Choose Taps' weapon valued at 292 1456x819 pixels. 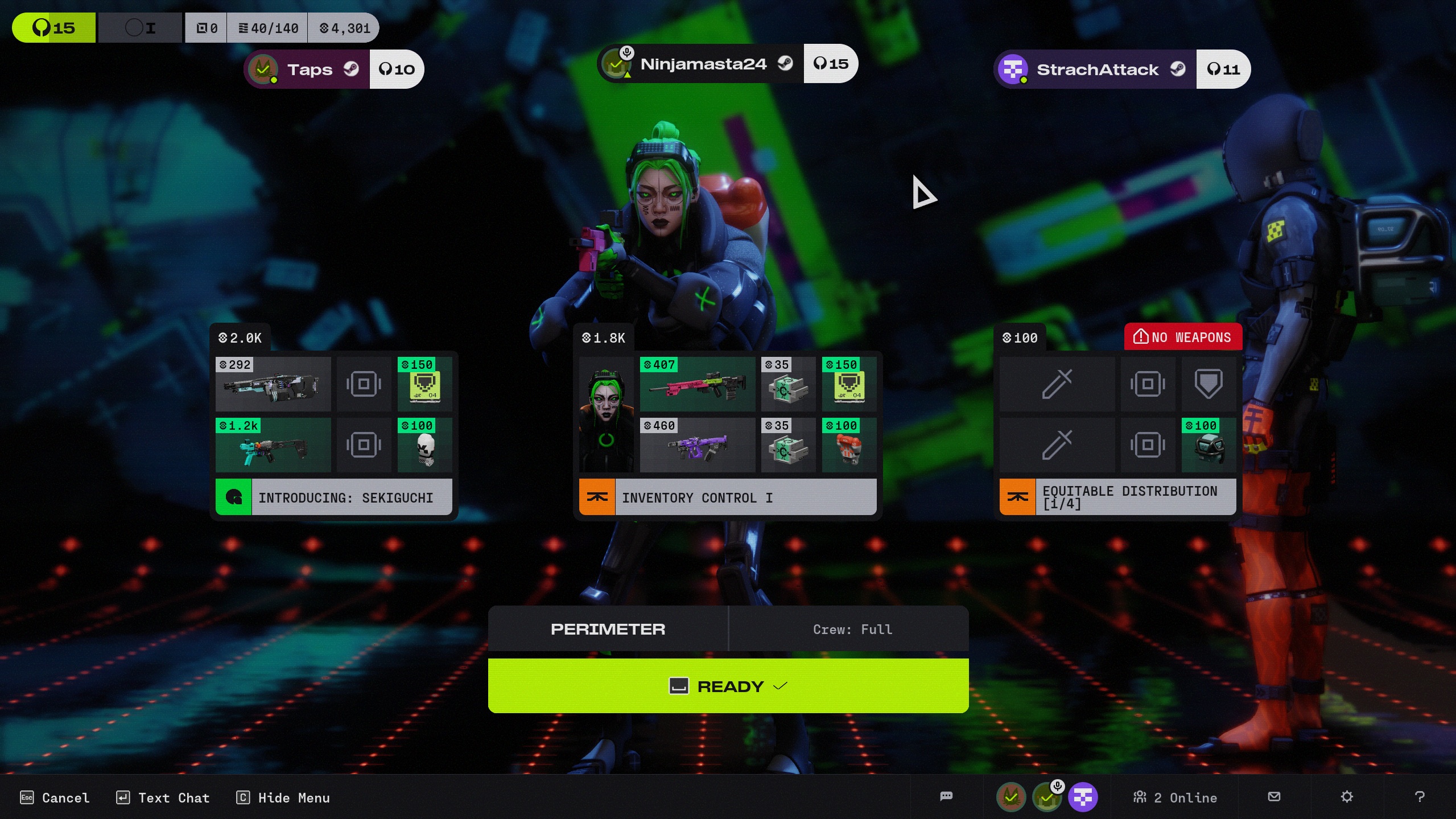(273, 384)
